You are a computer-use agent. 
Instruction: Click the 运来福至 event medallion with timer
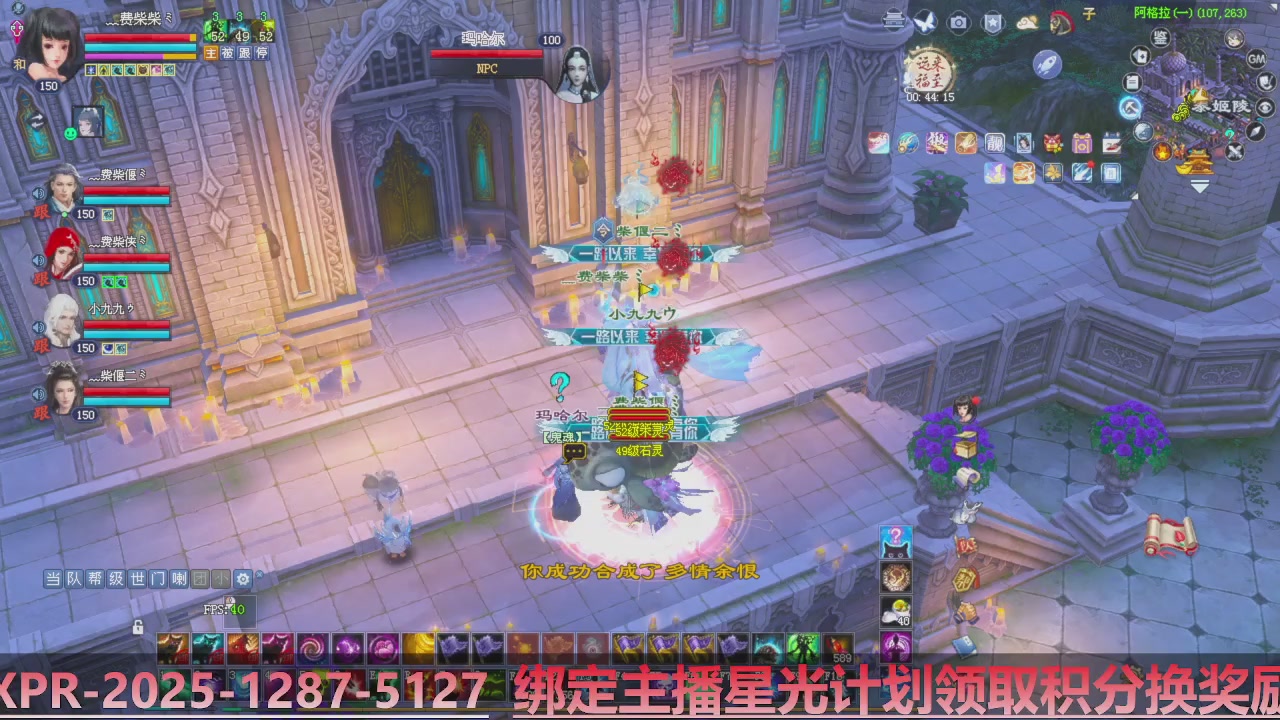click(931, 71)
